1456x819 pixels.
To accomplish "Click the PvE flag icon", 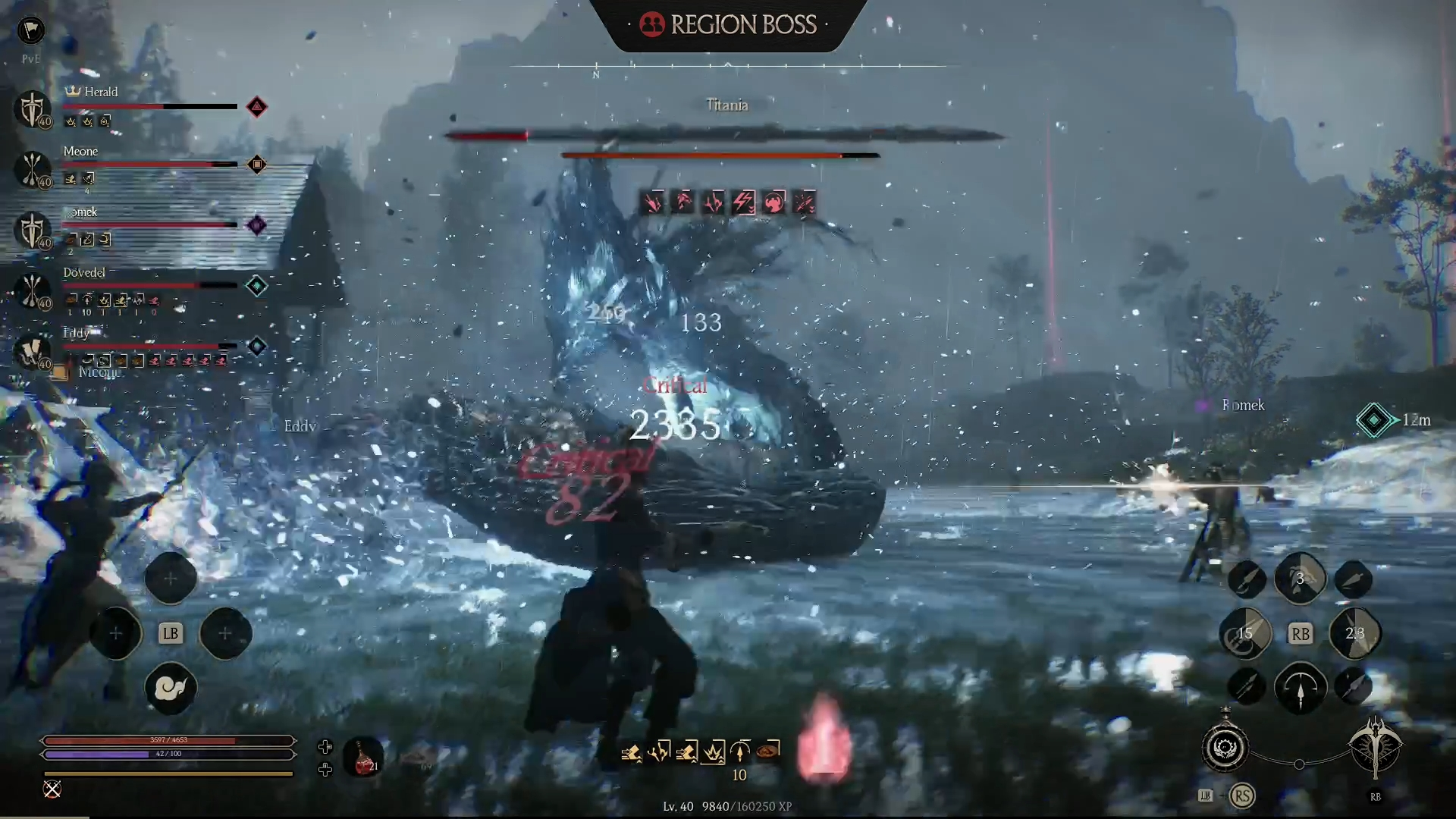I will tap(31, 30).
